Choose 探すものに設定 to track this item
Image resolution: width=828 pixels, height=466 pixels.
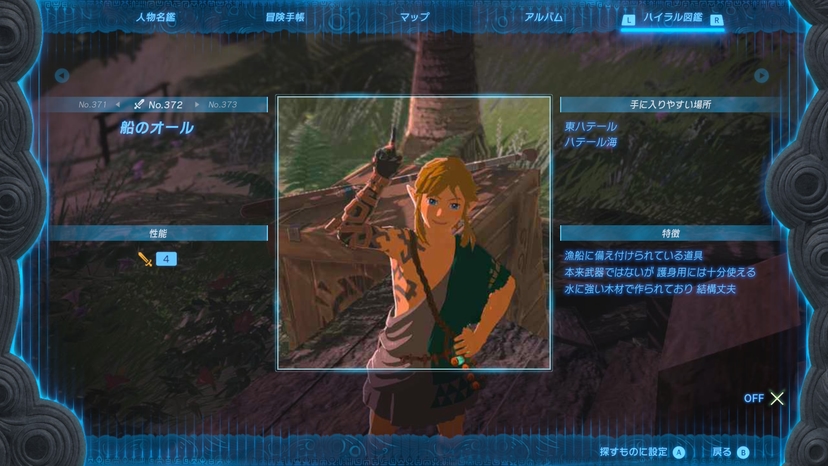point(642,452)
